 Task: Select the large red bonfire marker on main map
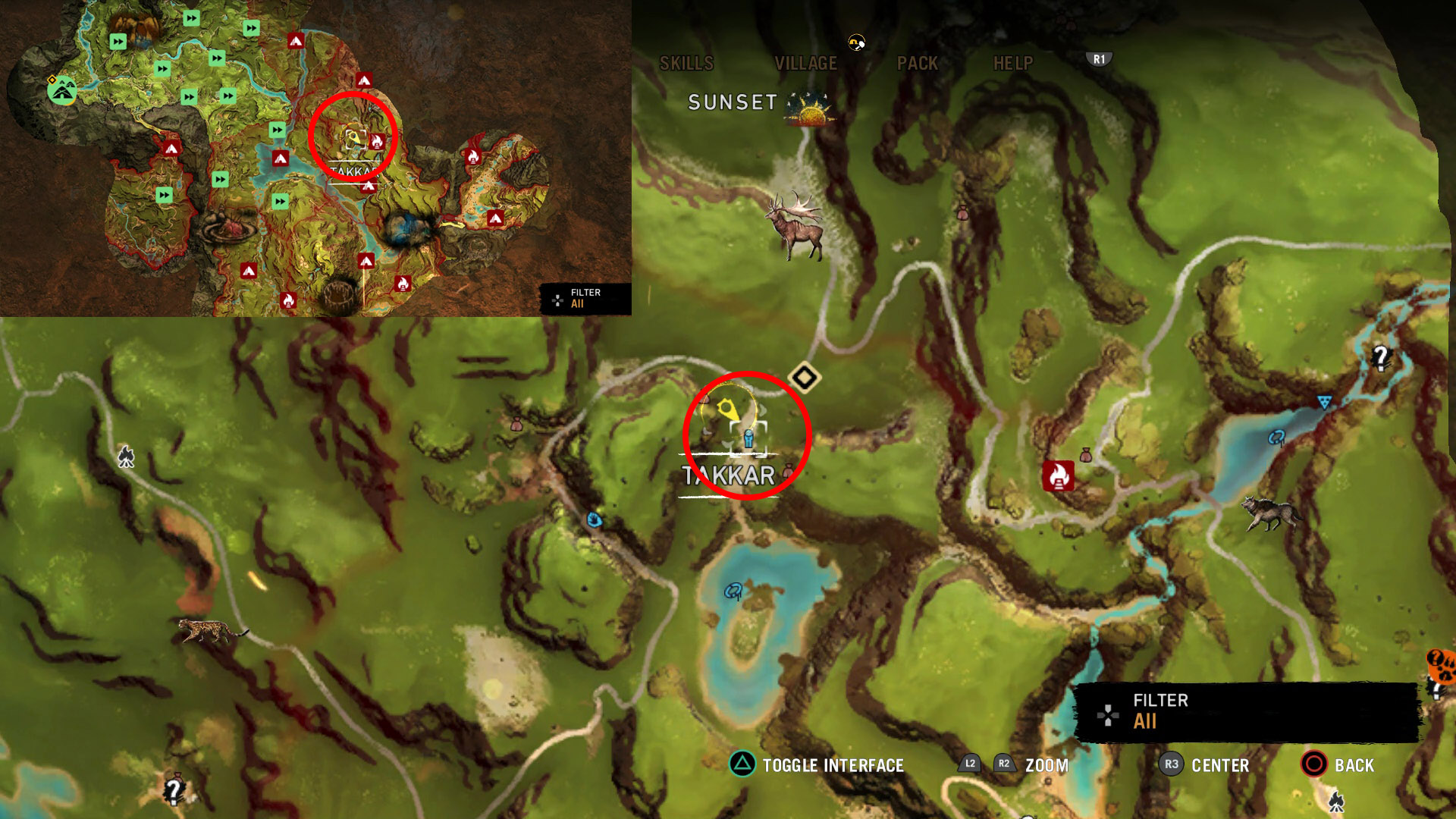click(x=1058, y=476)
